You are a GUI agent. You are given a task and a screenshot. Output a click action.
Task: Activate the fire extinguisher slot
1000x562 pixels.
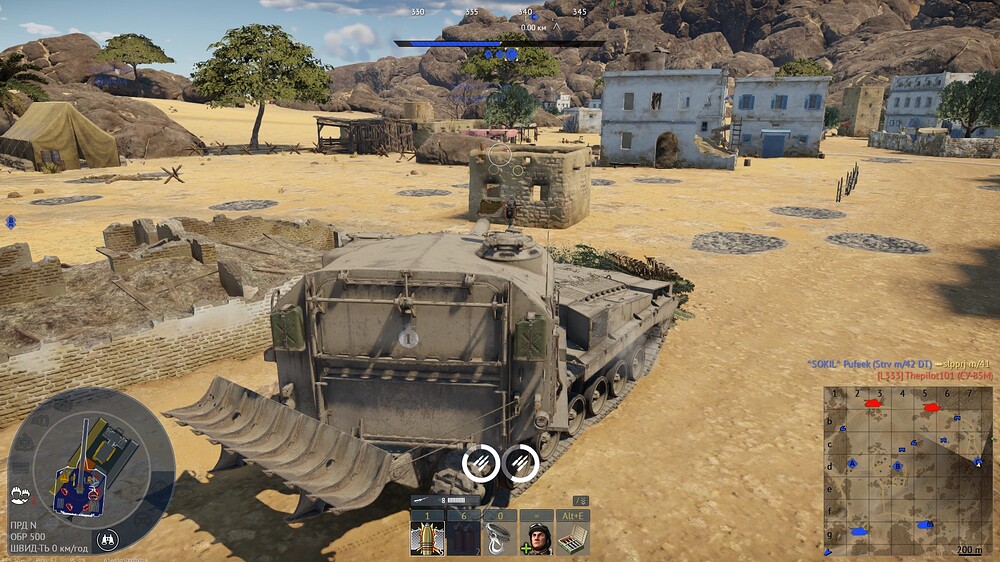pos(463,538)
